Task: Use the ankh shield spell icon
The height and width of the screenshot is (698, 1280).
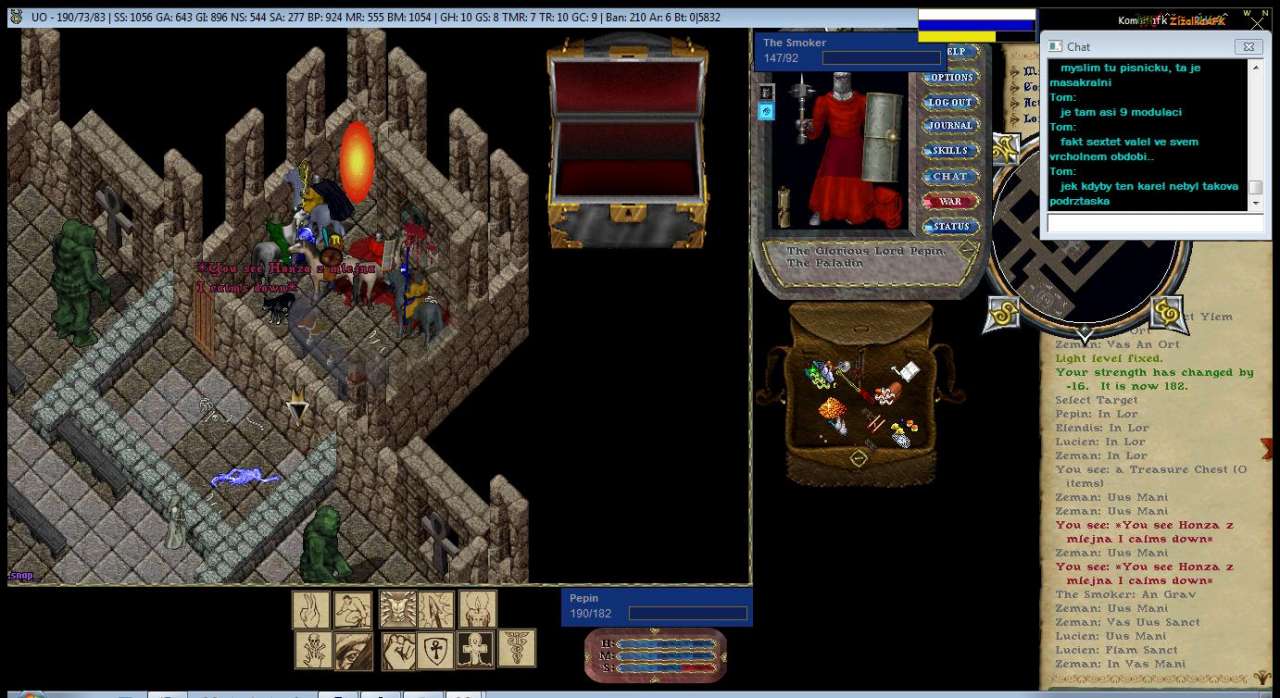Action: click(436, 651)
